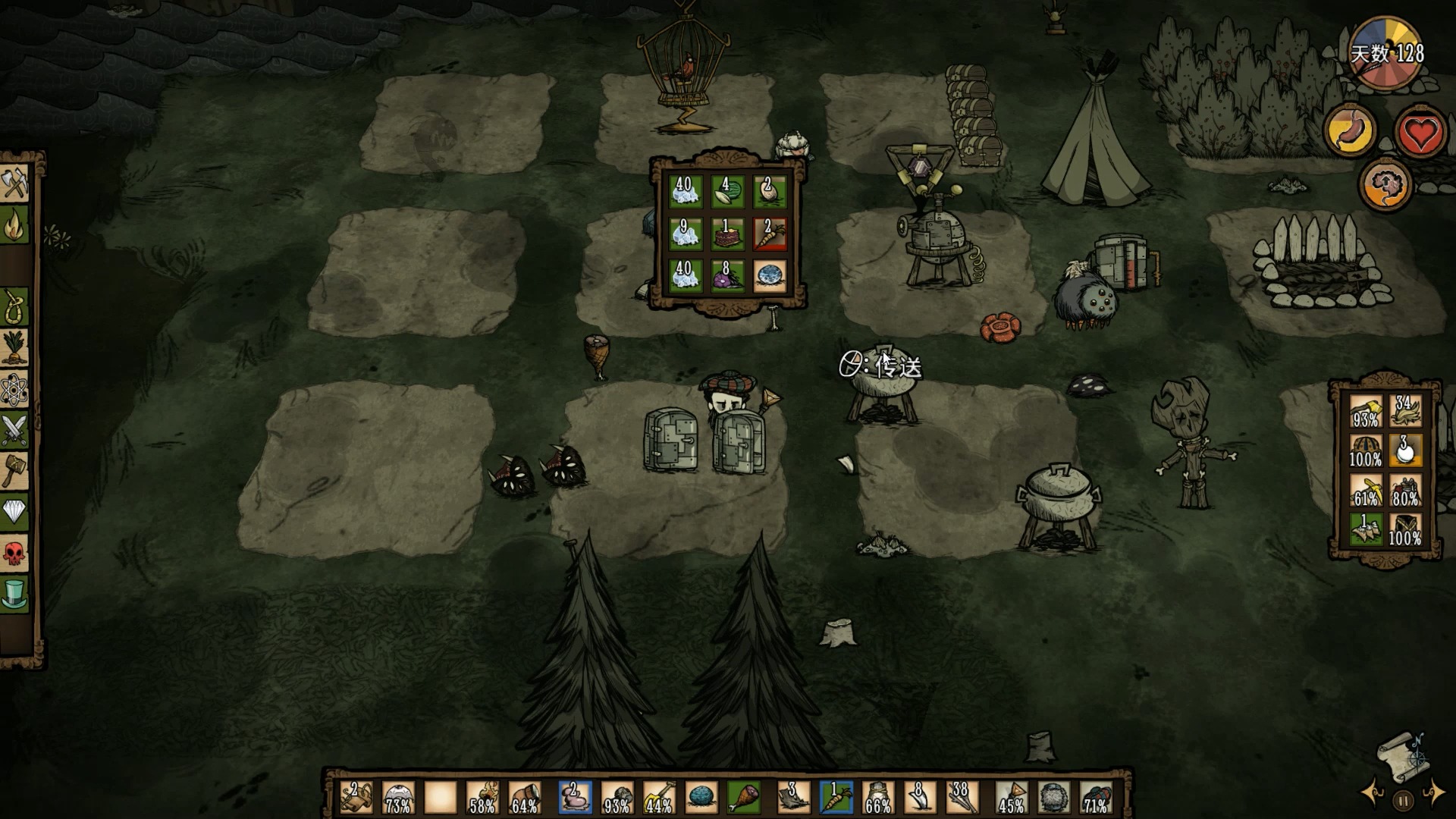This screenshot has width=1456, height=819.
Task: Switch to the Science atom tab
Action: (14, 389)
